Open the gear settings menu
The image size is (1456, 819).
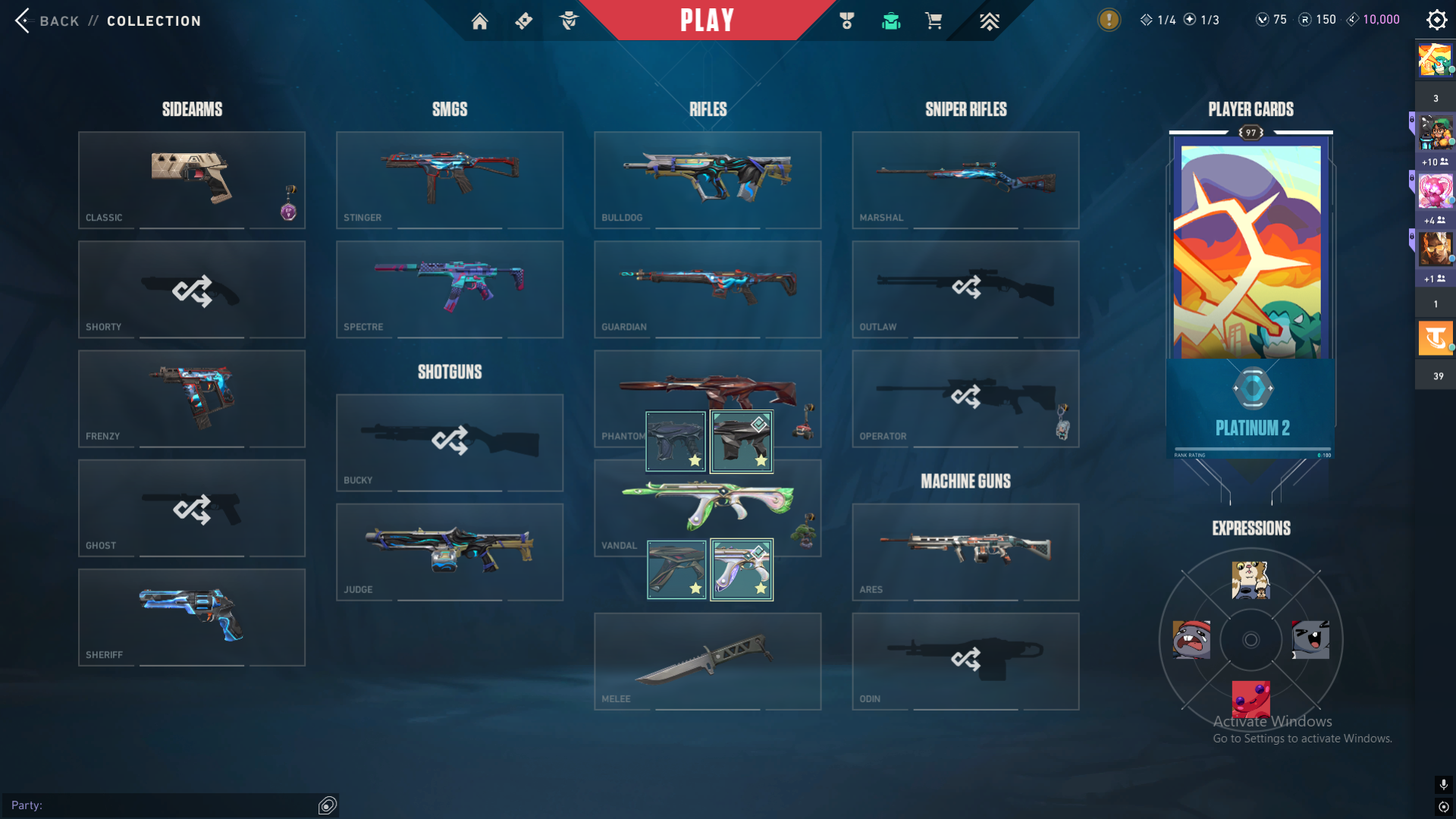[1436, 20]
